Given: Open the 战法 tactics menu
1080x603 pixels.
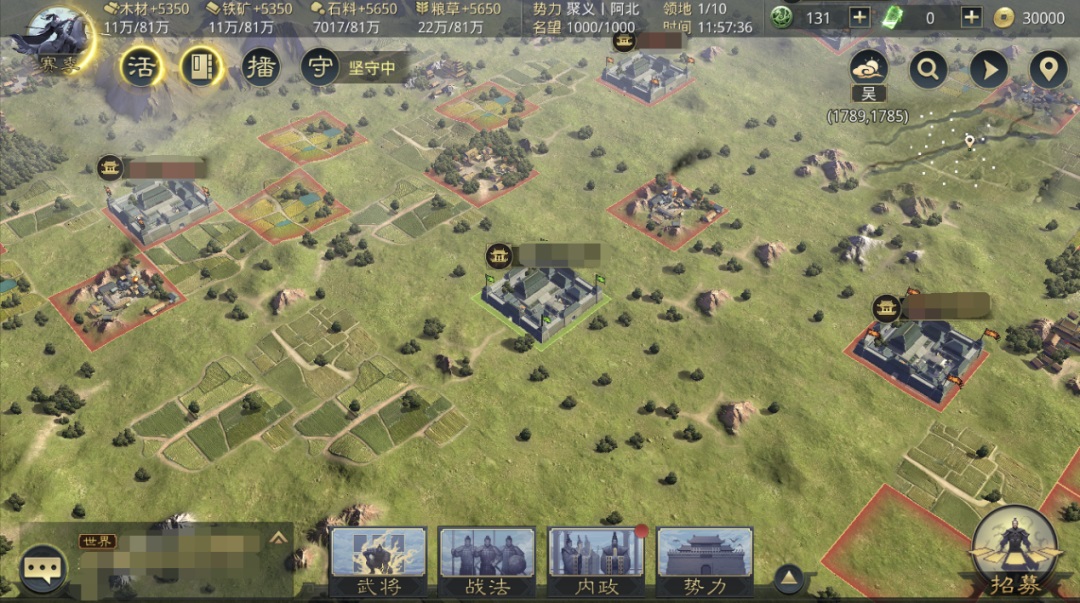Looking at the screenshot, I should pyautogui.click(x=487, y=562).
